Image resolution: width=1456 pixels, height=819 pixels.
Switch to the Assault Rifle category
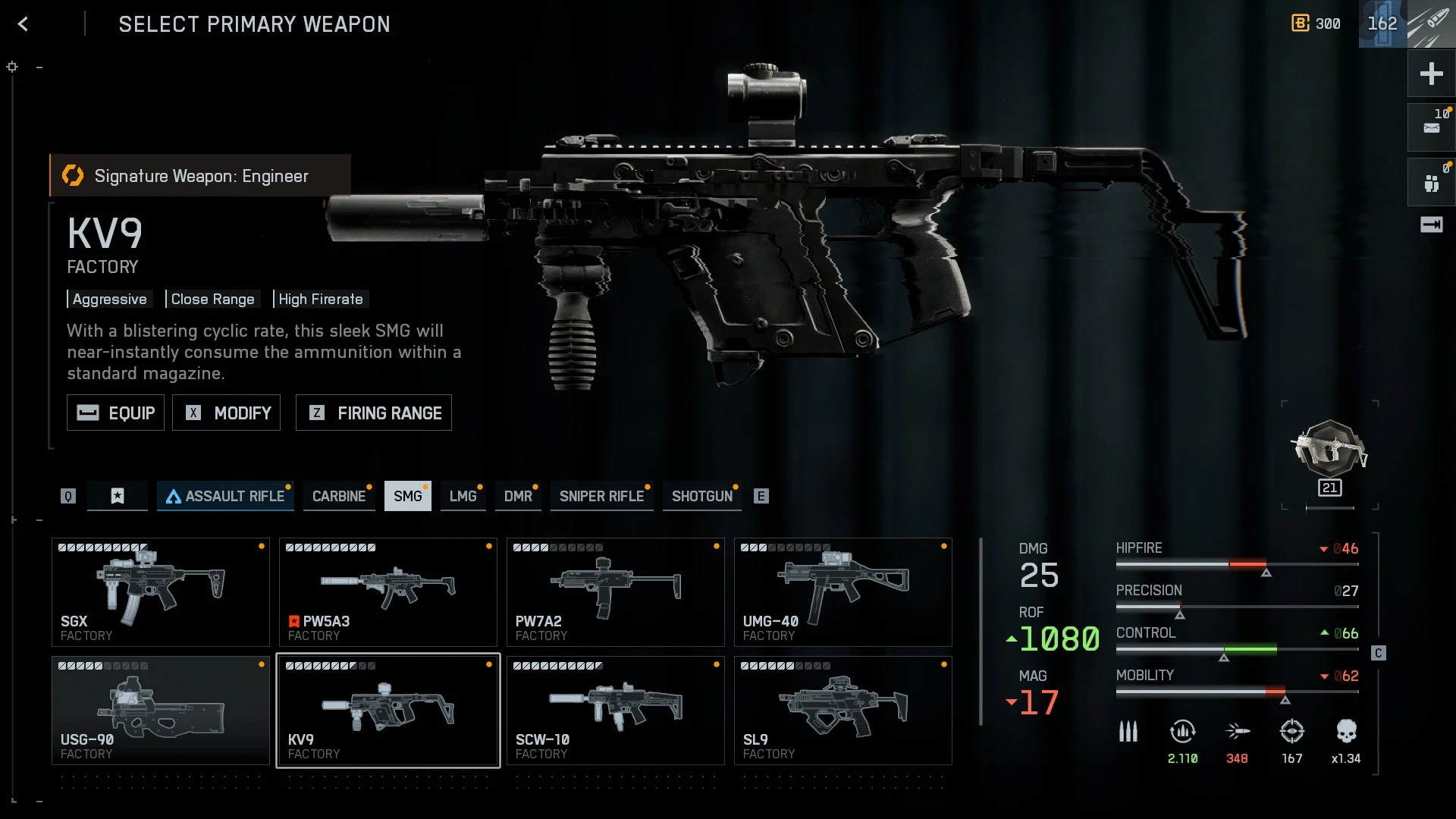pos(225,496)
